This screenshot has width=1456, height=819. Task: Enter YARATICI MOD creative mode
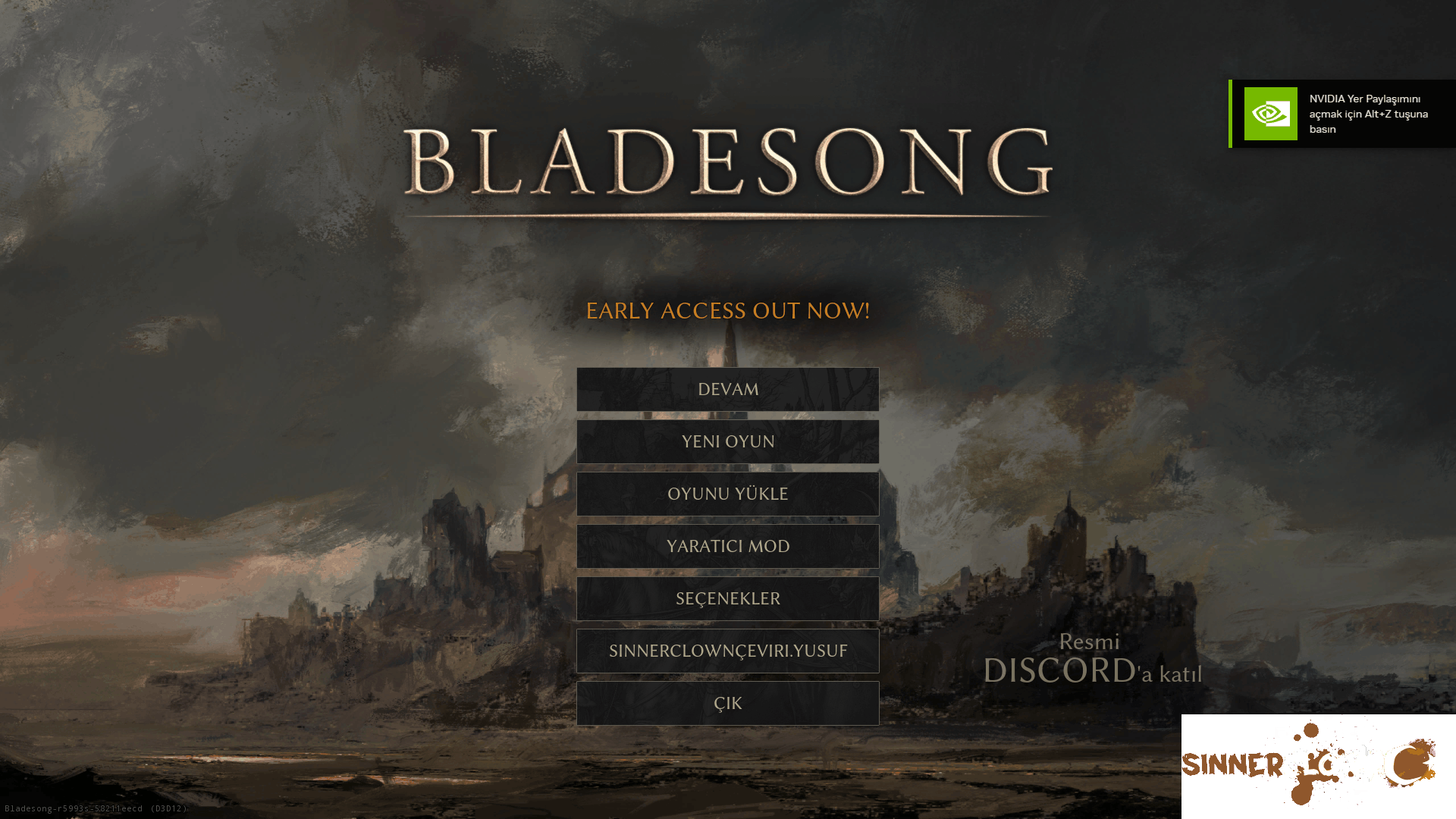pyautogui.click(x=727, y=546)
